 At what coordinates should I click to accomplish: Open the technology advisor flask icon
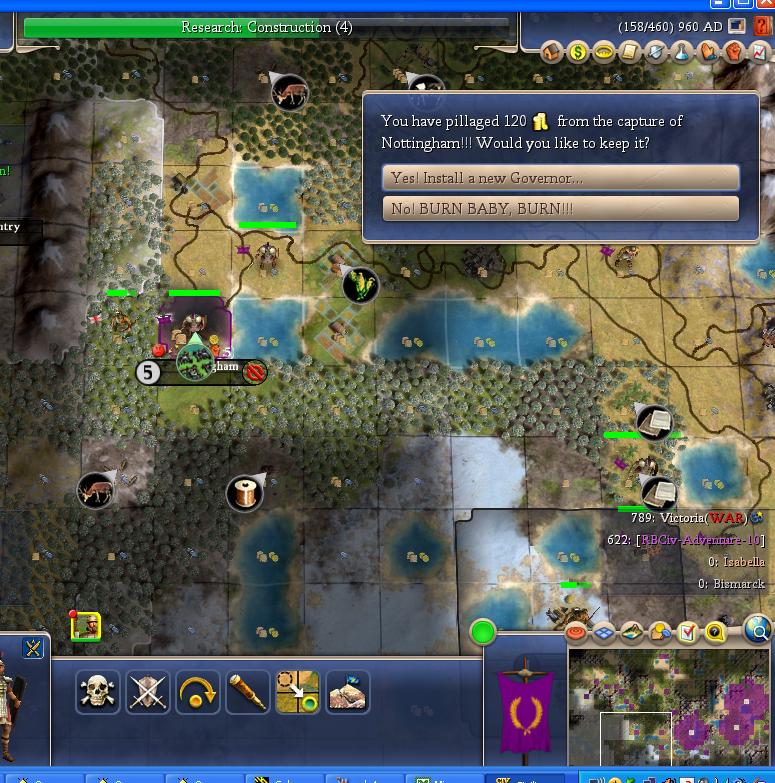(682, 53)
